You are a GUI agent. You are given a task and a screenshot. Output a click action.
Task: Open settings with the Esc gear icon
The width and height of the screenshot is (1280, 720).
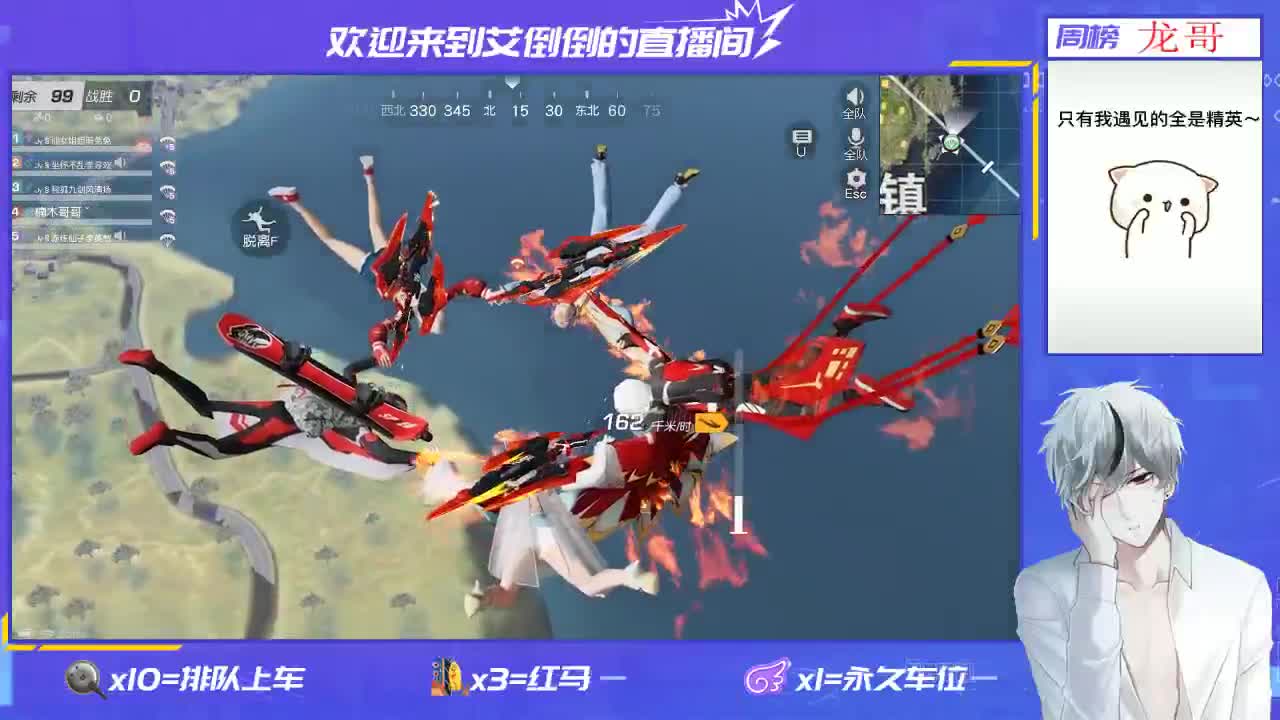coord(858,178)
